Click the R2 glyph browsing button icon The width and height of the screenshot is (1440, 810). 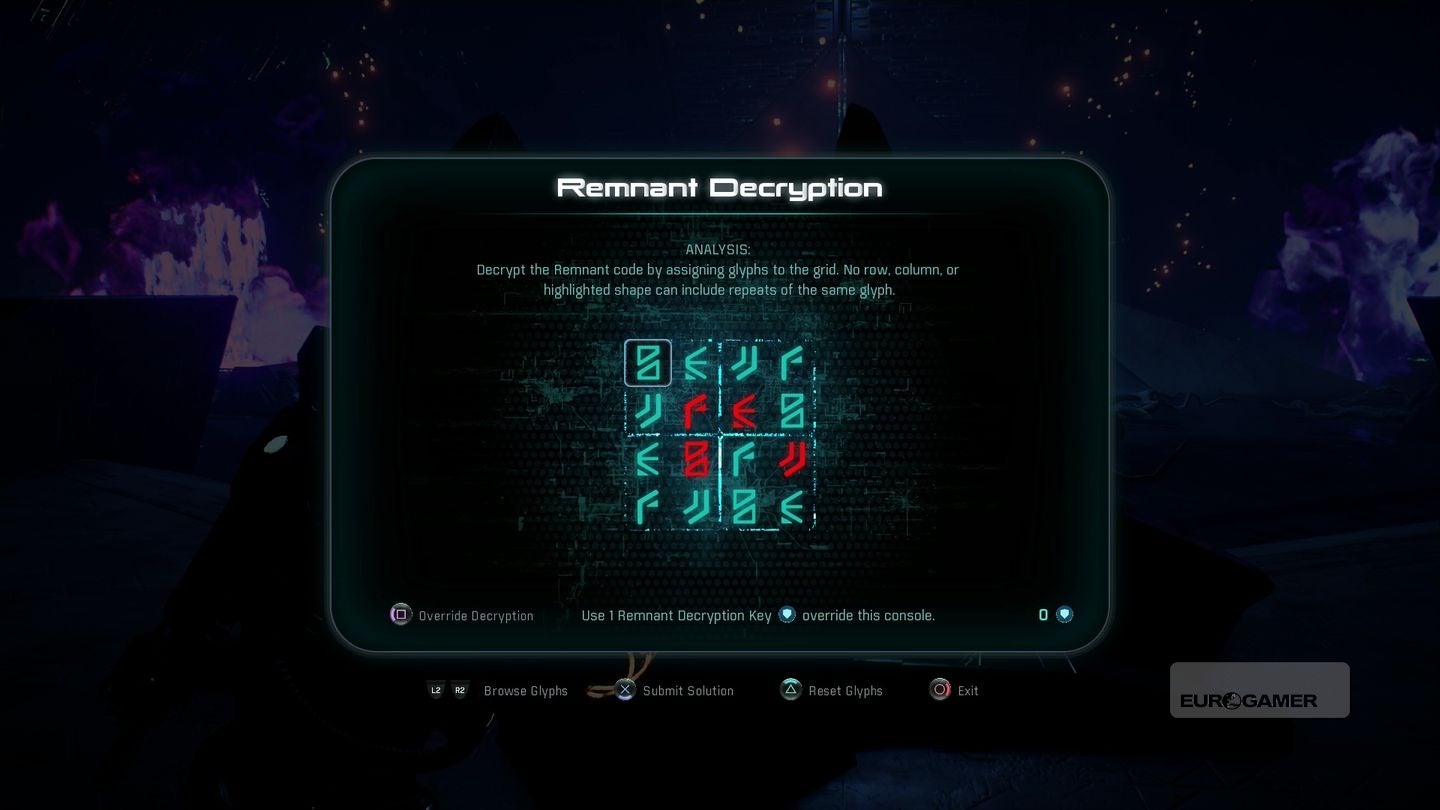(460, 690)
